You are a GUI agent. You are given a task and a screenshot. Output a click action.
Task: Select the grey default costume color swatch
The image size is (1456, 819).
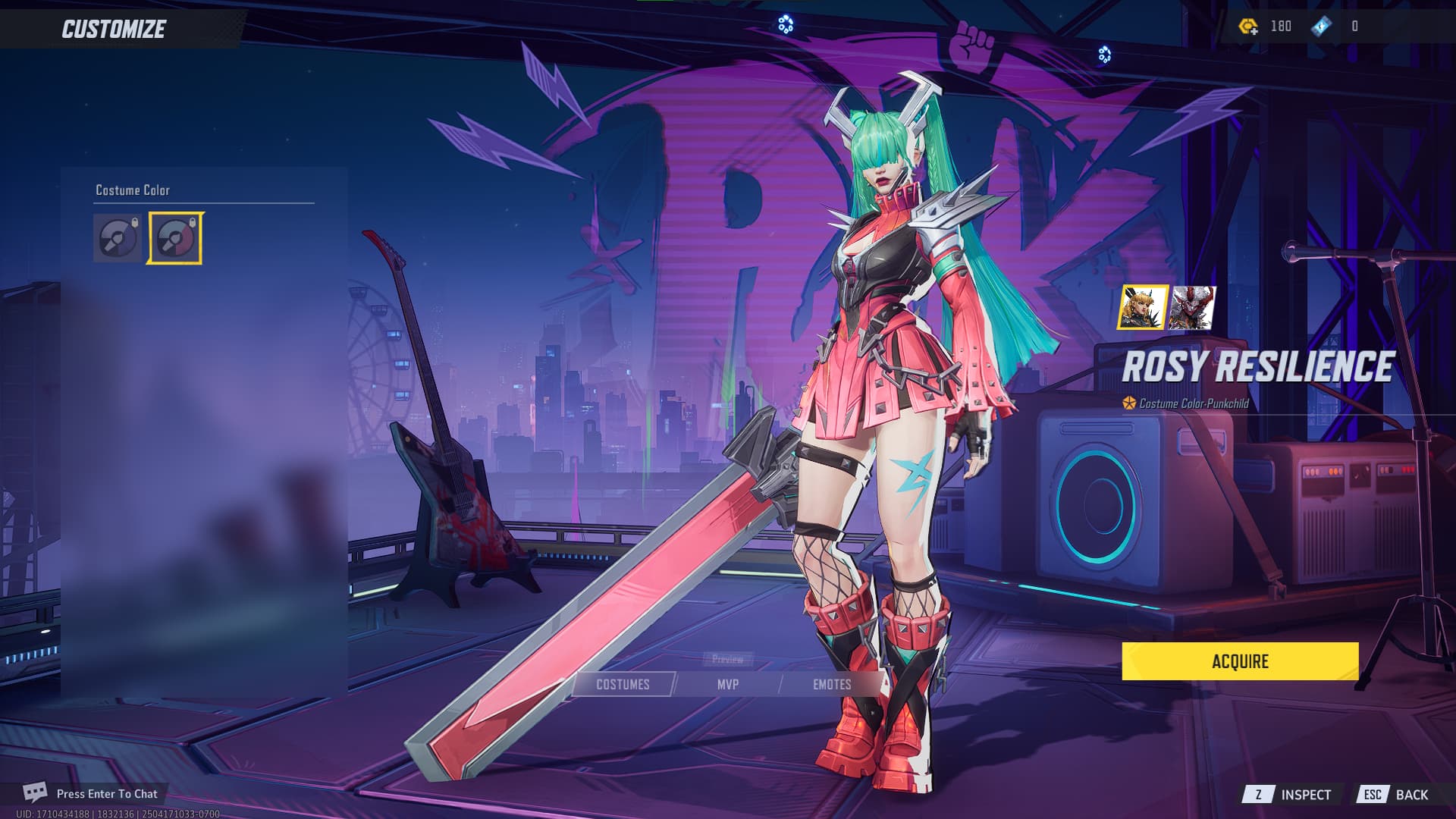pos(118,238)
